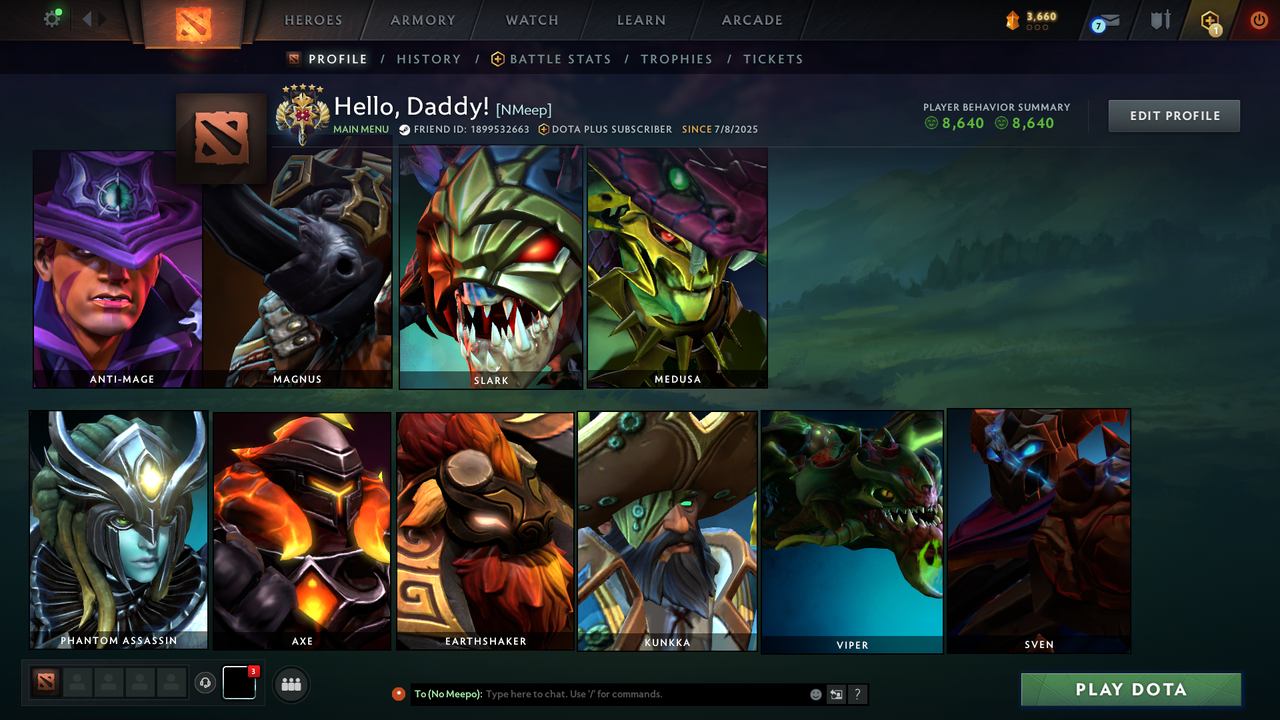Viewport: 1280px width, 720px height.
Task: Click the Edit Profile button
Action: click(x=1173, y=115)
